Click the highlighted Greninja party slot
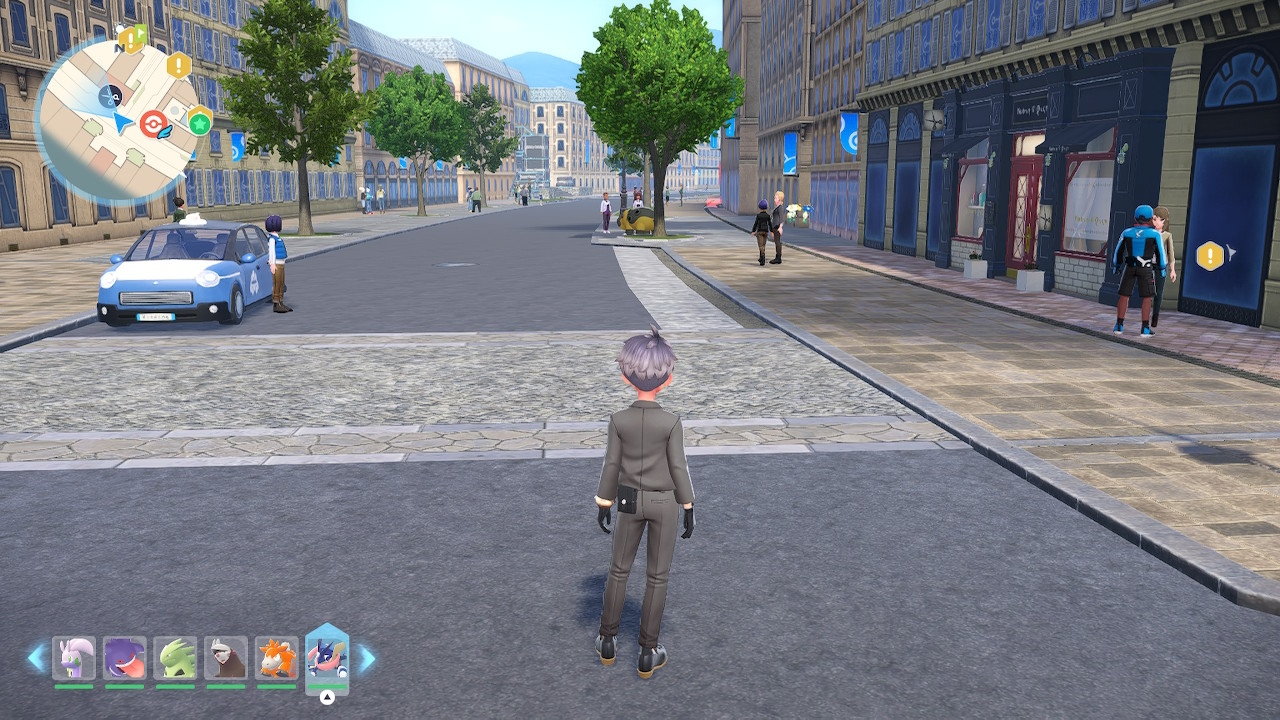Screen dimensions: 1280x720 [327, 658]
